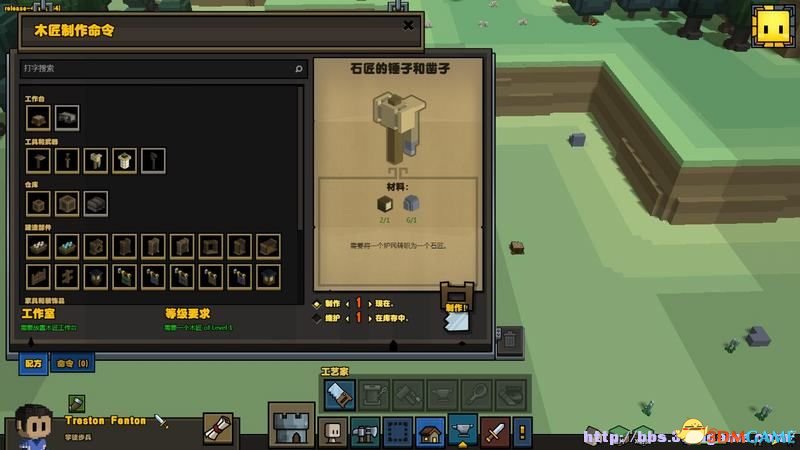Close the carpenter crafting order window
800x450 pixels.
(x=407, y=26)
